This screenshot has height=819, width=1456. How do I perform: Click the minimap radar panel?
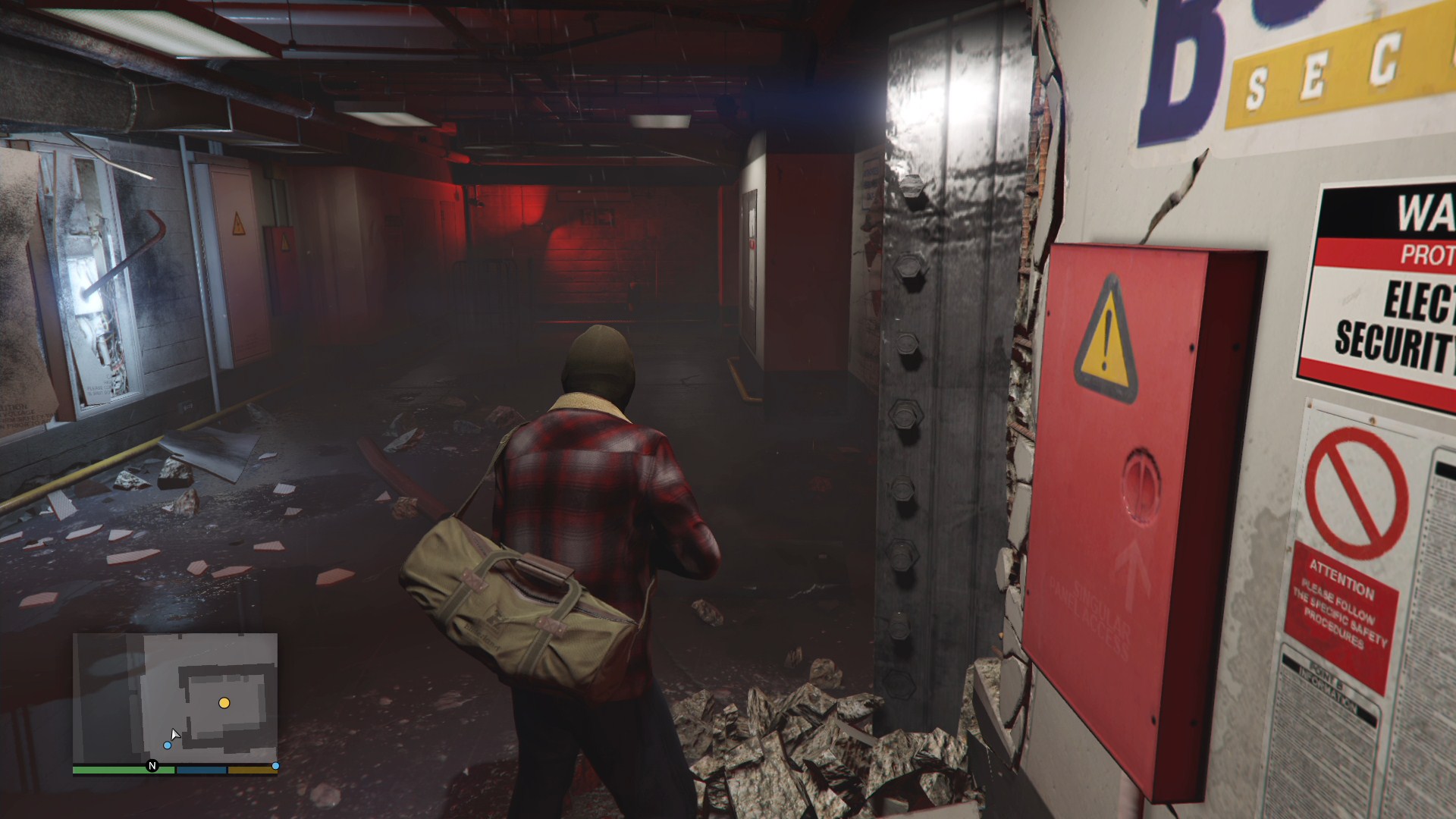[x=175, y=698]
